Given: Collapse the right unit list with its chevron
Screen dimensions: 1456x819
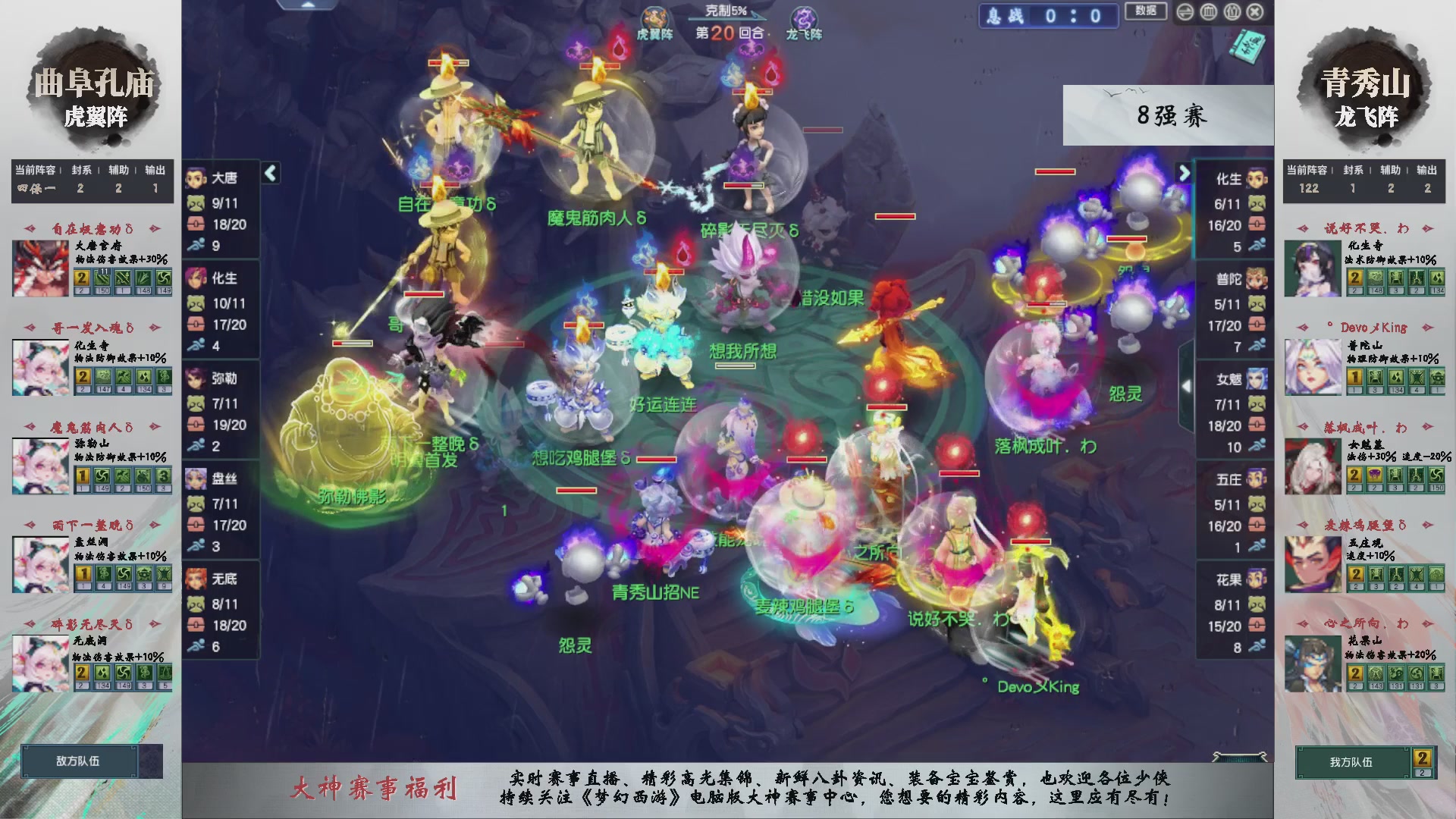Looking at the screenshot, I should click(1185, 173).
